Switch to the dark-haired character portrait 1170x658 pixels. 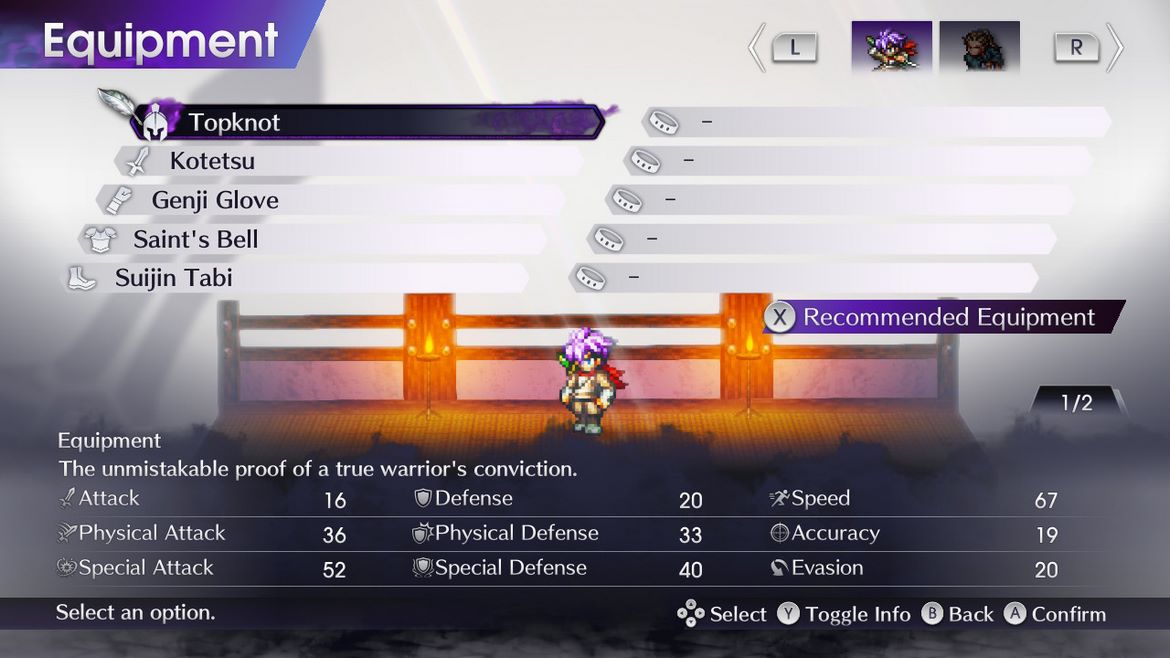[979, 47]
